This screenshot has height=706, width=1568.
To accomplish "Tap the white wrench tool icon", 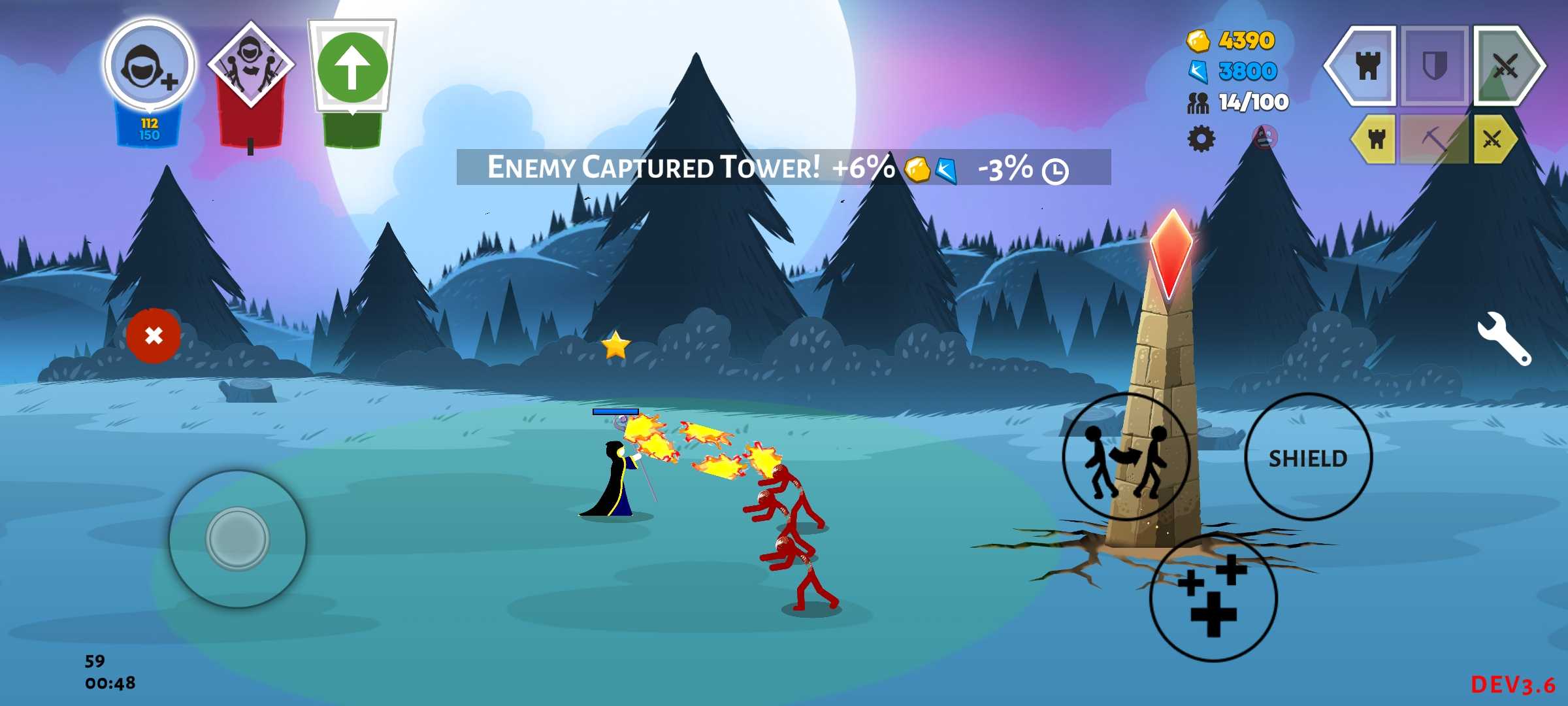I will pos(1504,338).
